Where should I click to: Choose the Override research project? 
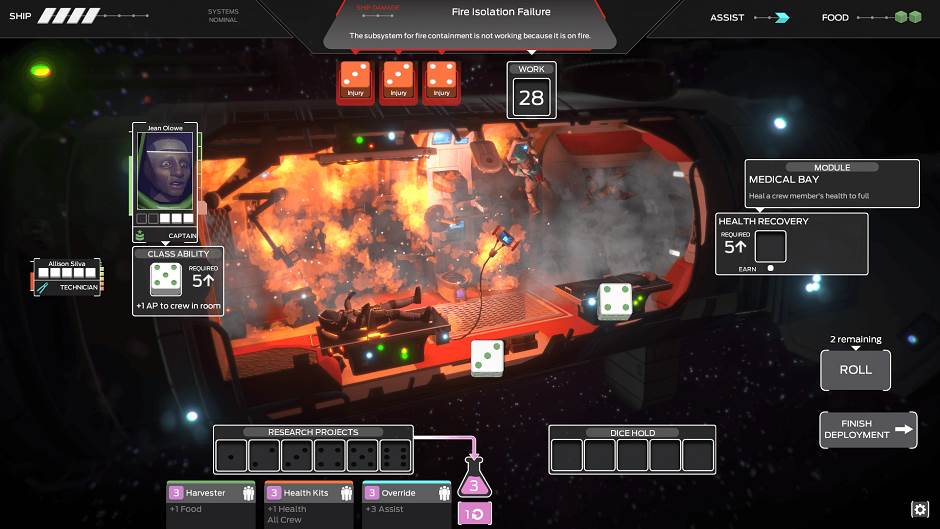(x=406, y=494)
